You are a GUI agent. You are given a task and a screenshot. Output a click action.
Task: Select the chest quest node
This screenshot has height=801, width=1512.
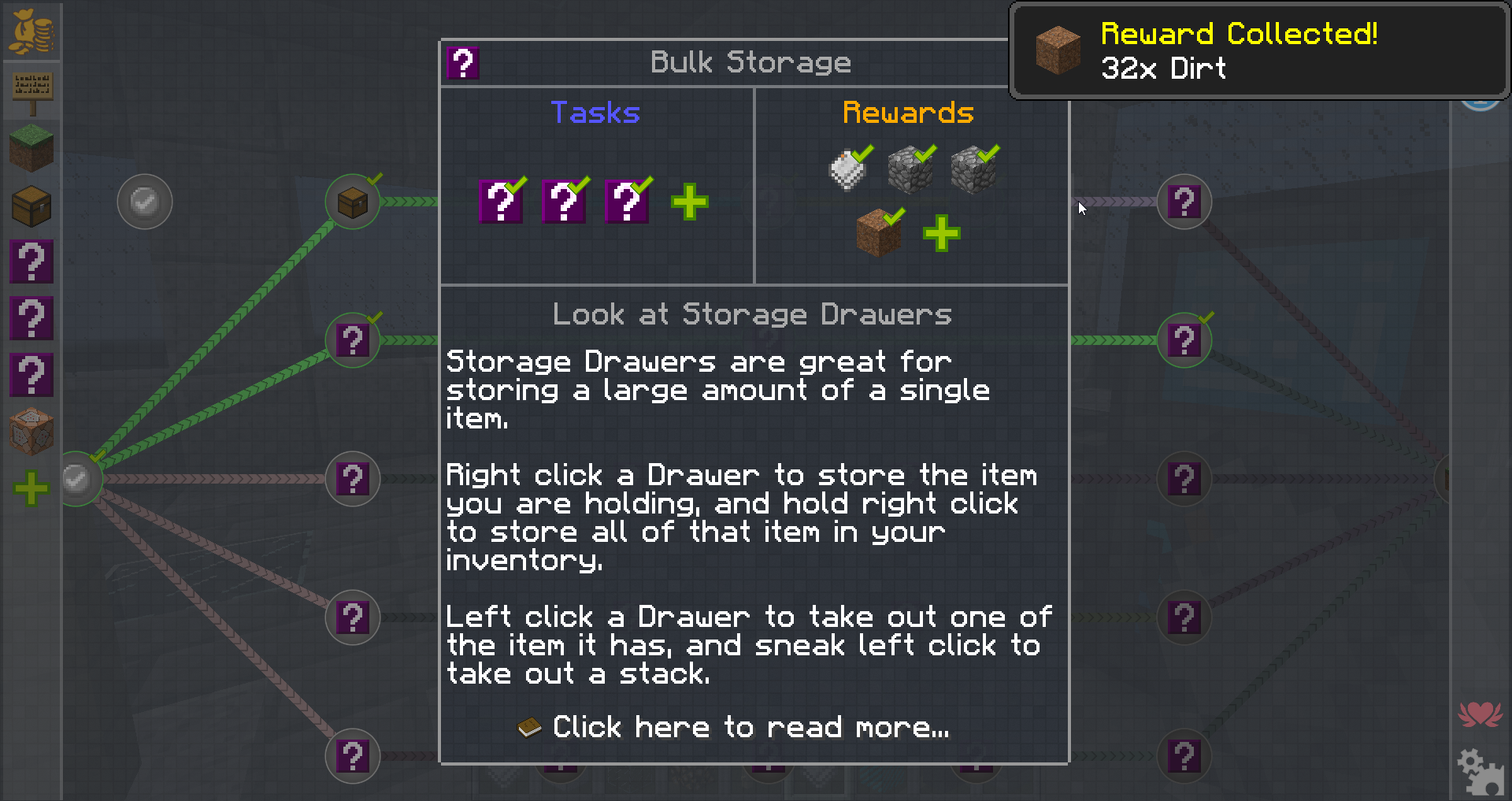(x=353, y=202)
